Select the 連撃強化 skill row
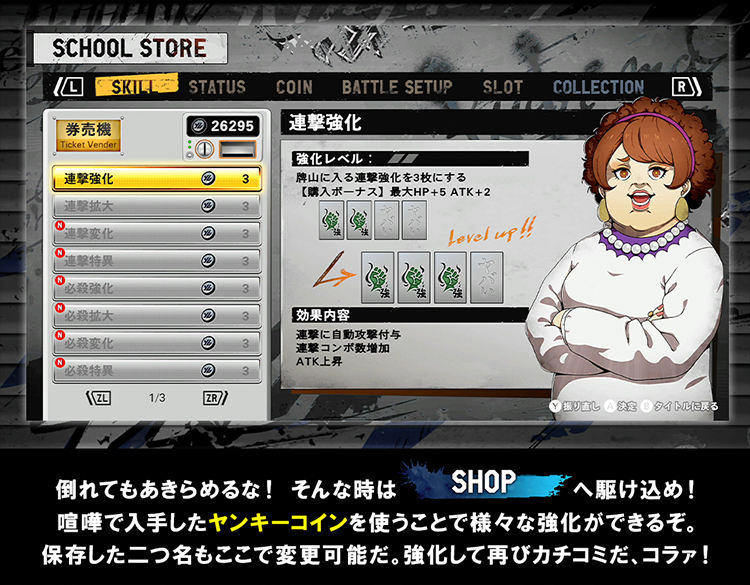This screenshot has width=750, height=585. [157, 179]
